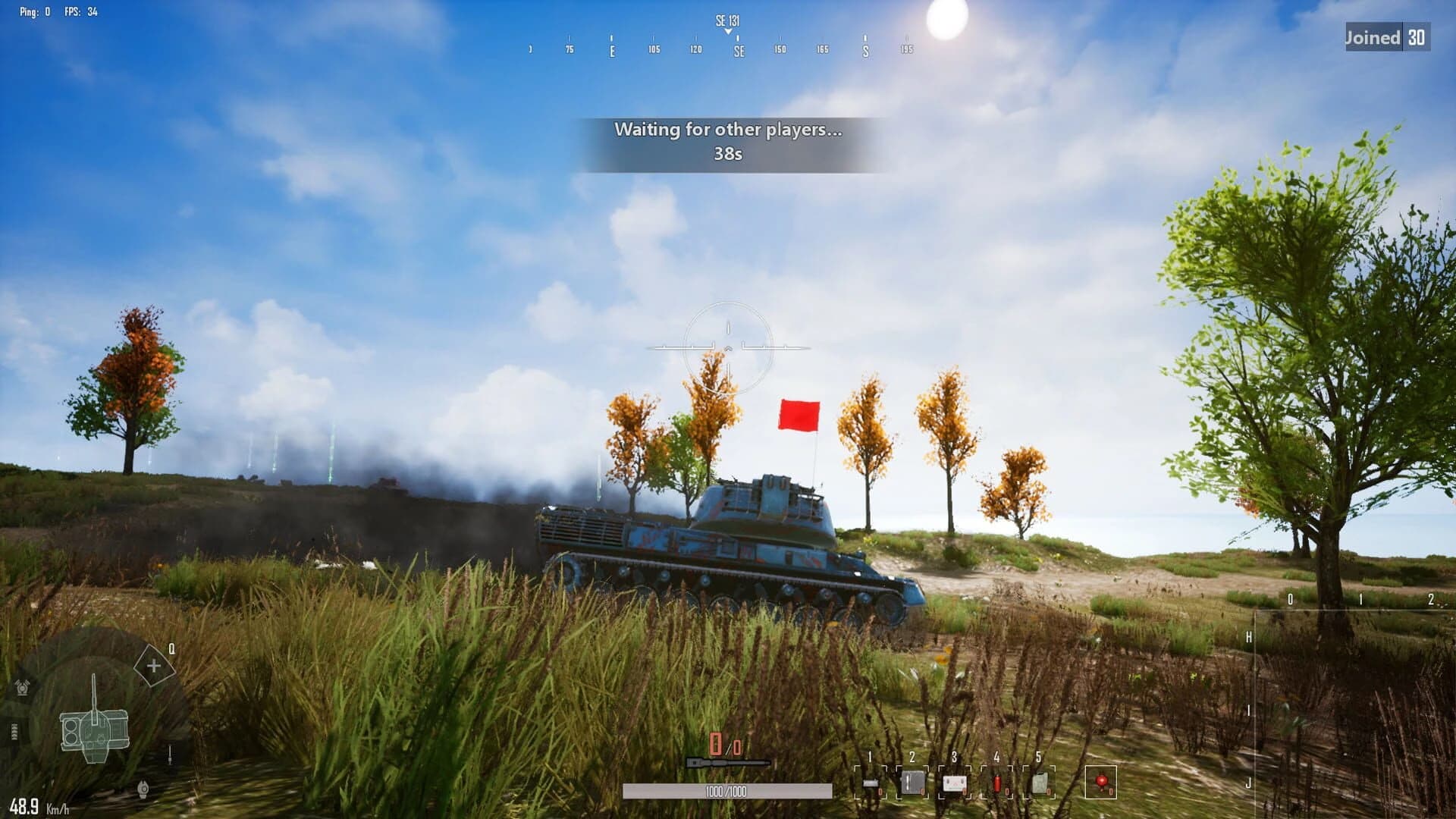Select the fuel canister in slot 5
1456x819 pixels.
point(1040,782)
